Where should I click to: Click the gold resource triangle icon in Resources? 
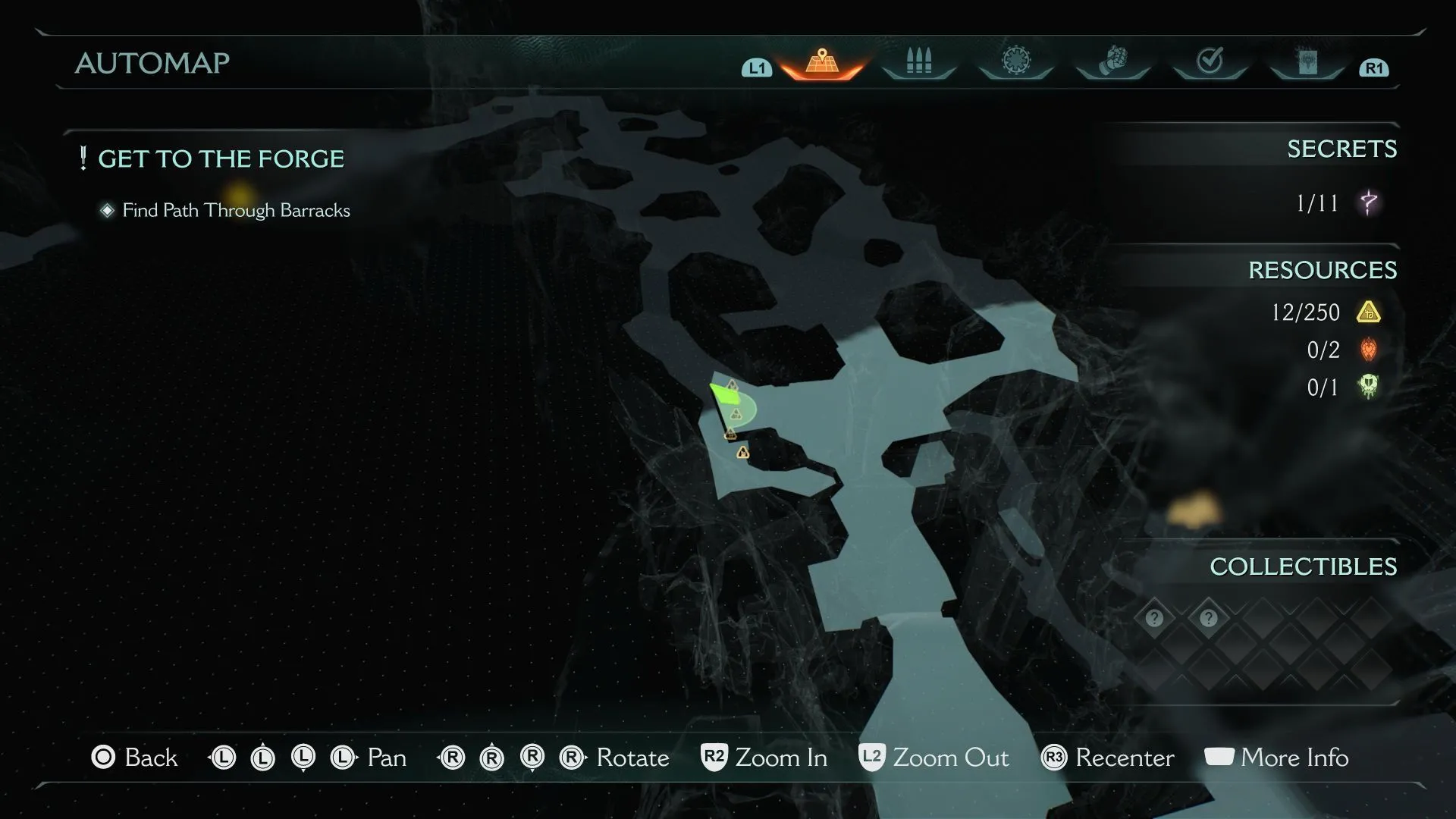1369,312
